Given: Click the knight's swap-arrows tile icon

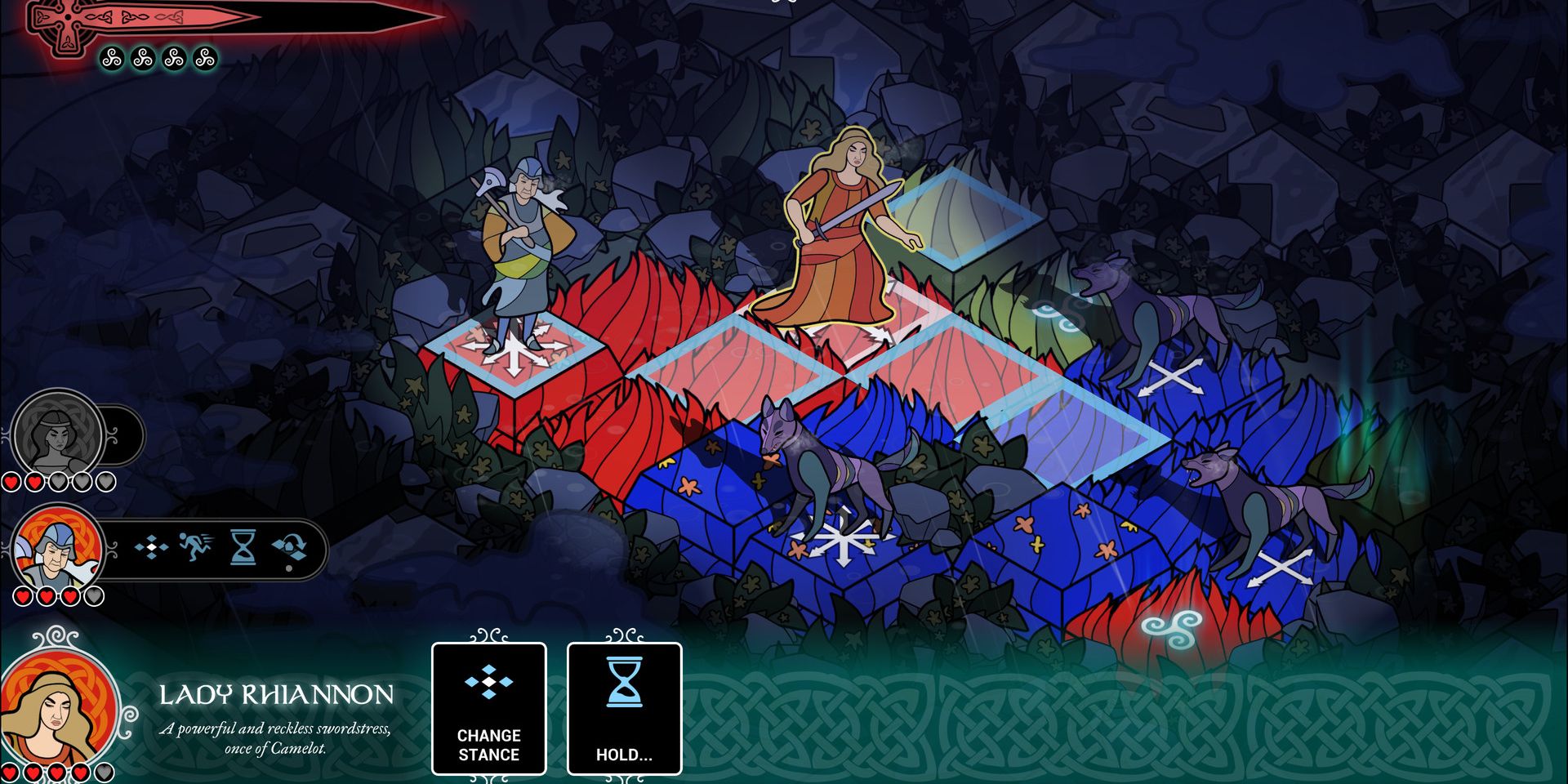Looking at the screenshot, I should (x=289, y=547).
